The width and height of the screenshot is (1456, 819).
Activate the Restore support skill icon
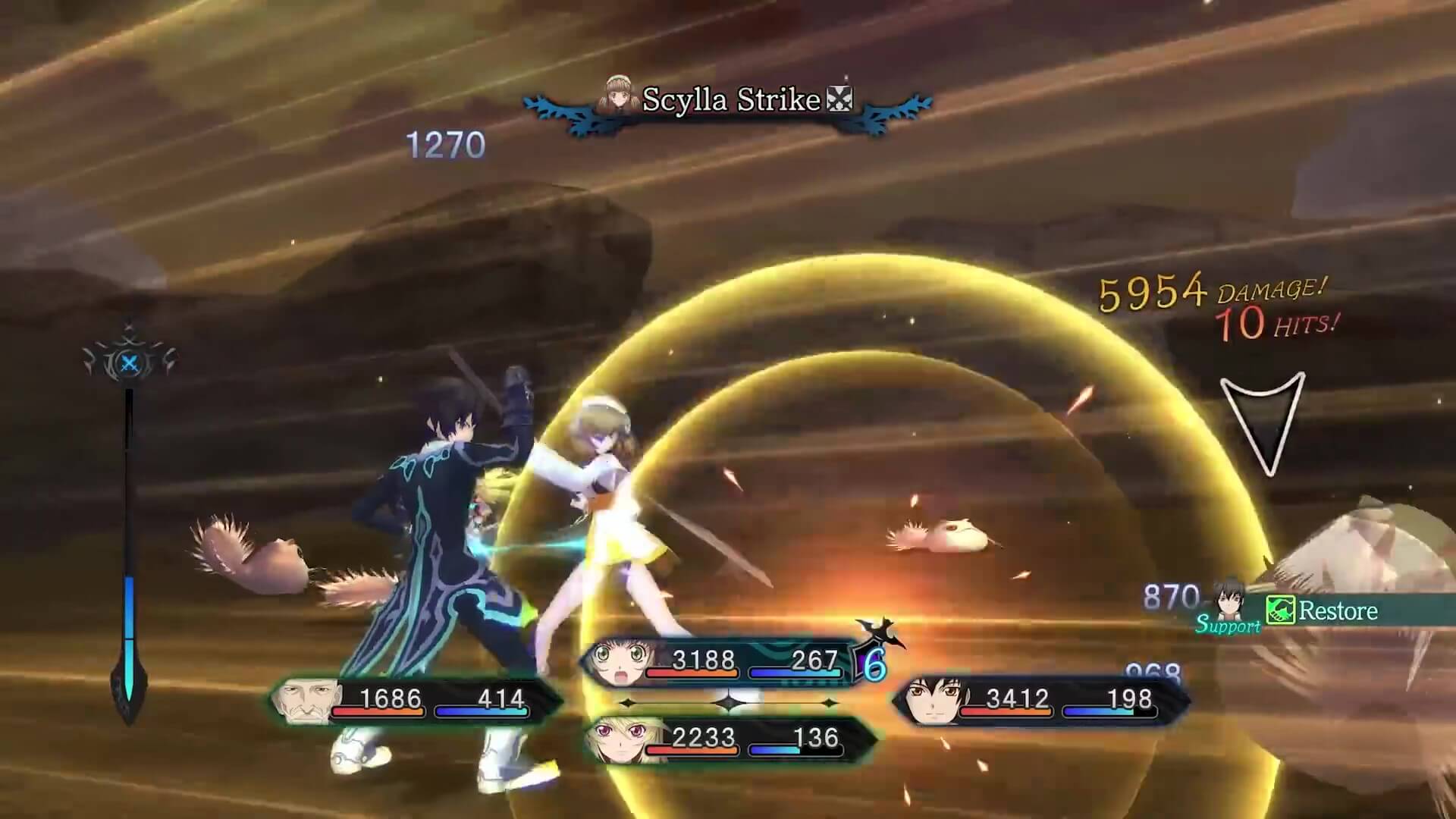1280,610
